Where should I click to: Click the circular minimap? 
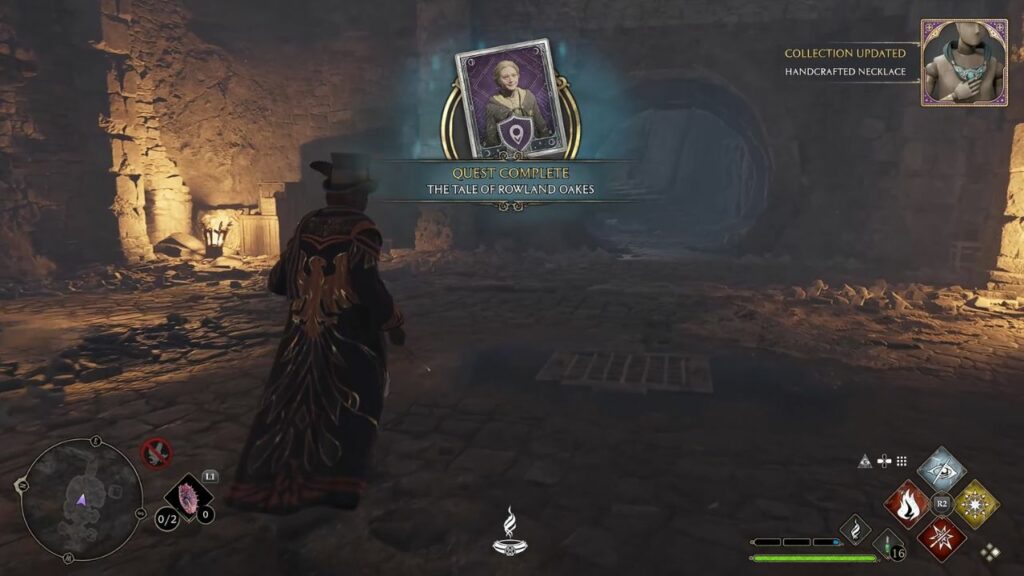pyautogui.click(x=81, y=500)
